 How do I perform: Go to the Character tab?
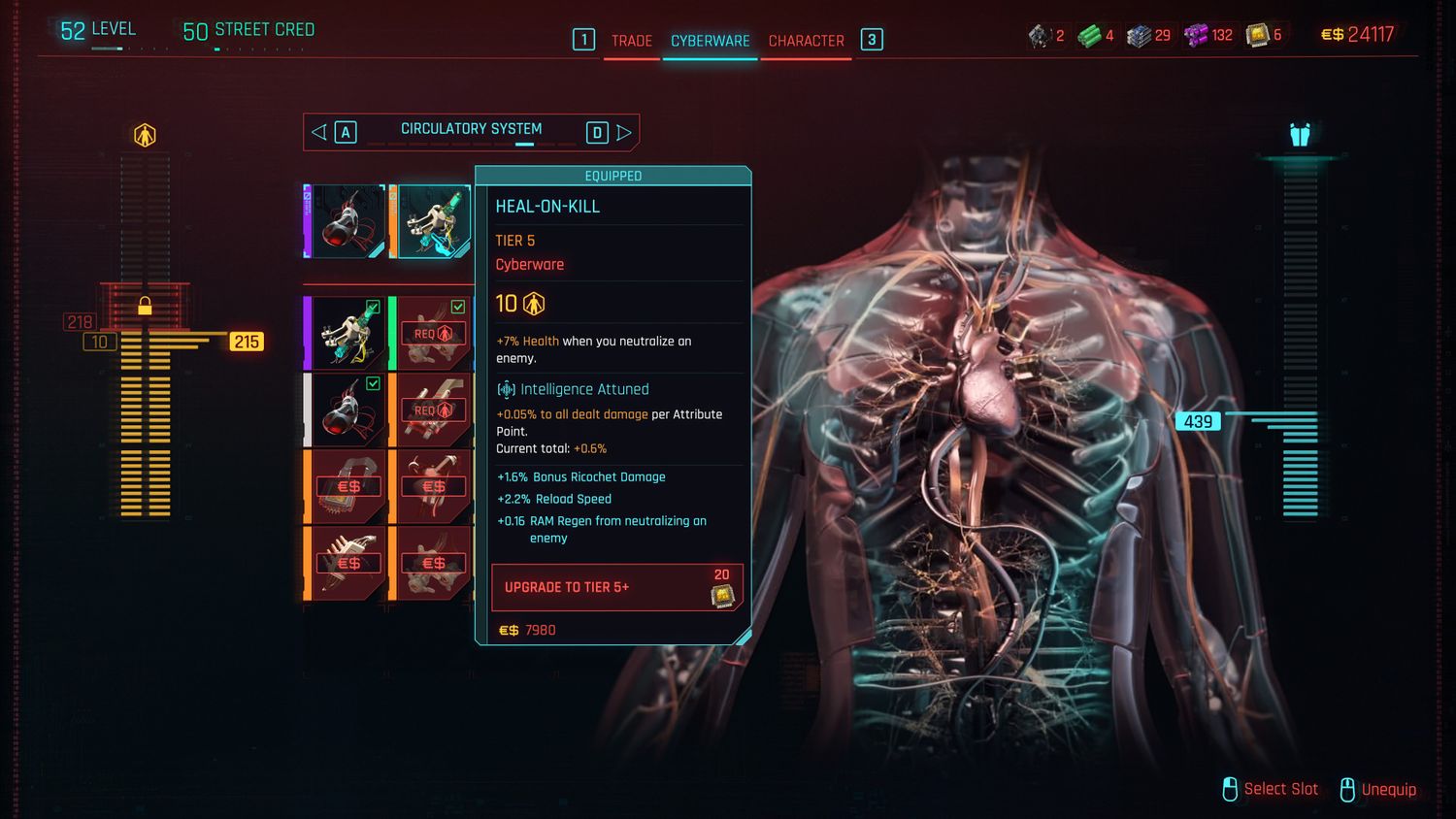806,41
